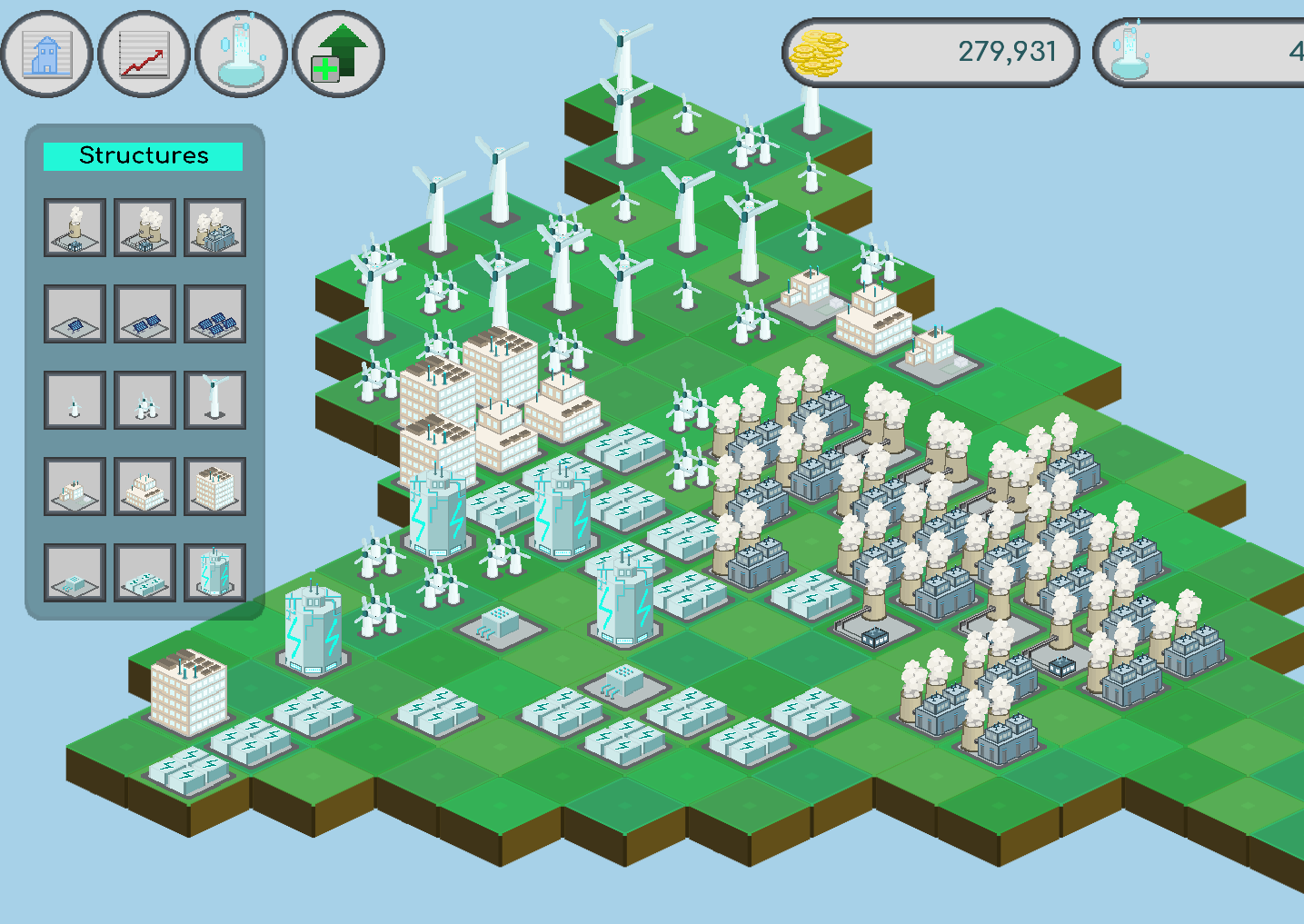Select the single wind turbine structure
Viewport: 1304px width, 924px height.
pyautogui.click(x=74, y=400)
